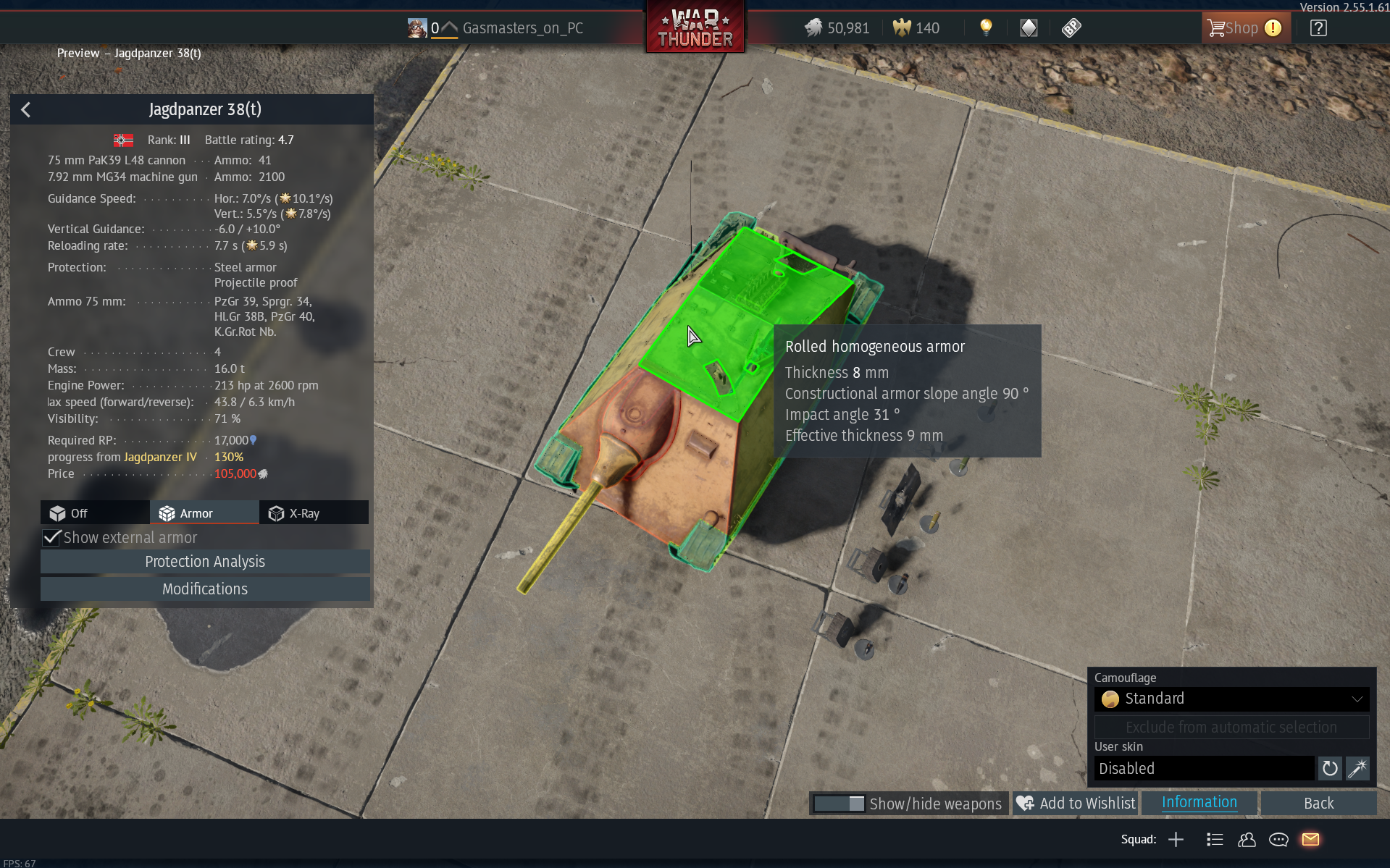Click the Back button
1390x868 pixels.
pyautogui.click(x=1318, y=804)
